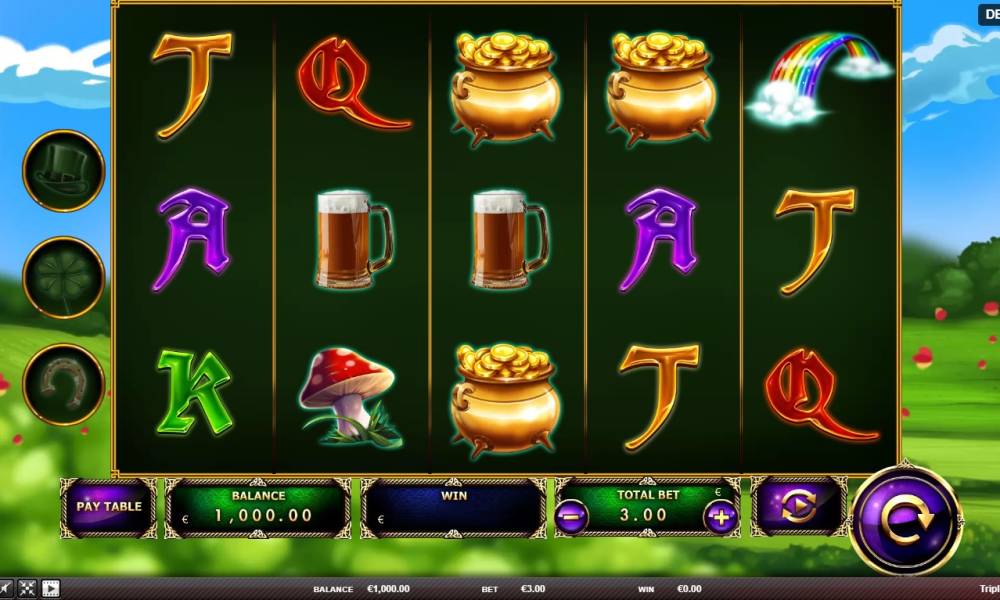Viewport: 1000px width, 600px height.
Task: Select the four-leaf clover icon
Action: coord(64,277)
